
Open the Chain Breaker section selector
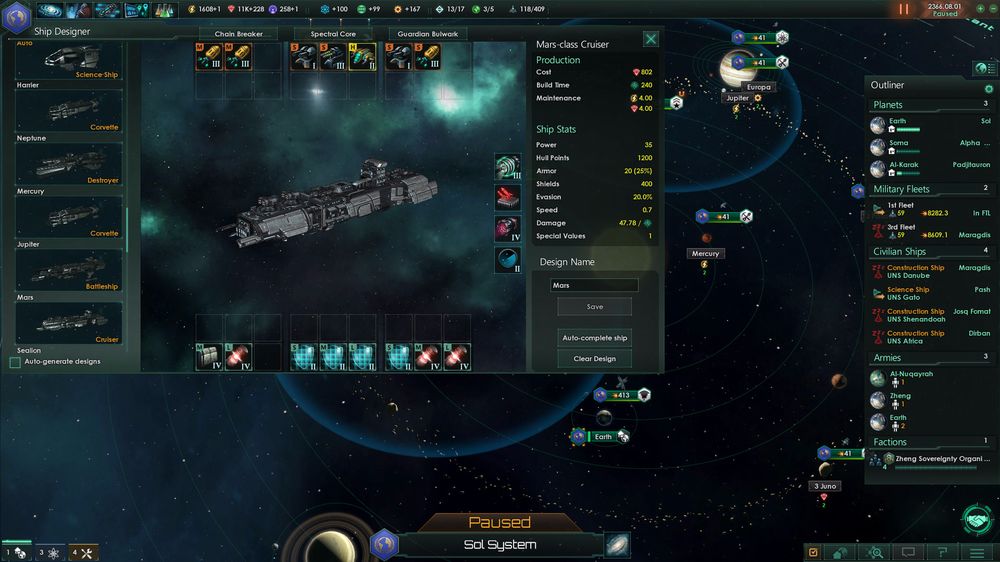click(237, 34)
